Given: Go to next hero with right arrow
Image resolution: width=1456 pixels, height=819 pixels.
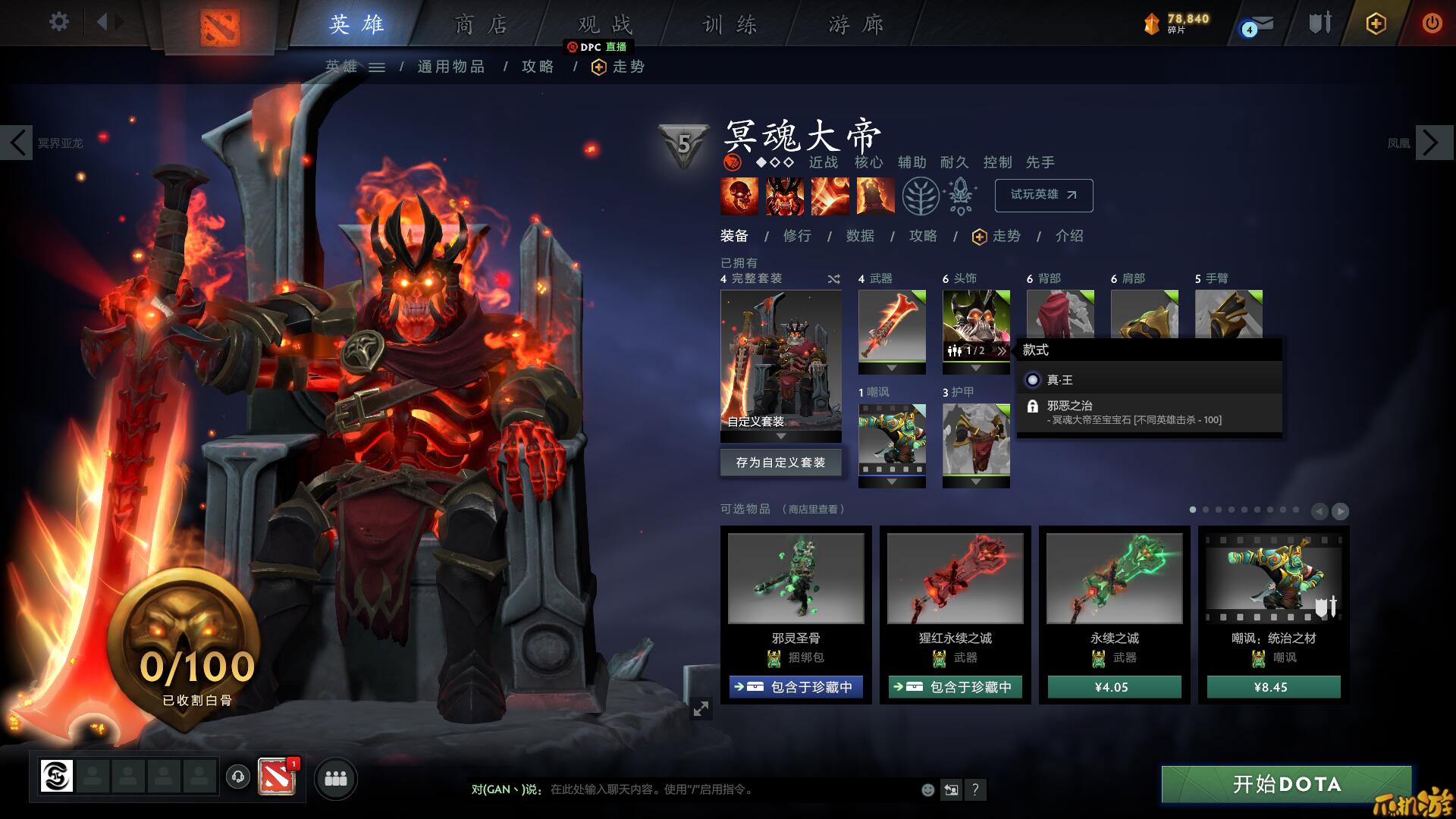Looking at the screenshot, I should (x=1430, y=143).
